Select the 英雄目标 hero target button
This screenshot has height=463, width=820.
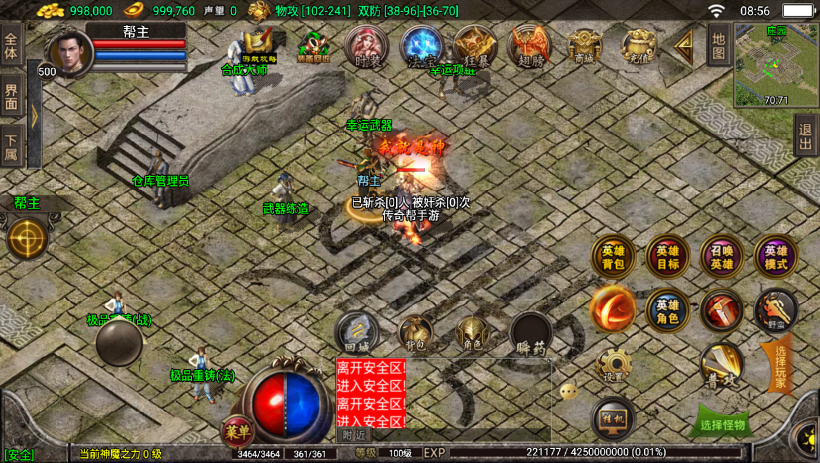click(667, 257)
